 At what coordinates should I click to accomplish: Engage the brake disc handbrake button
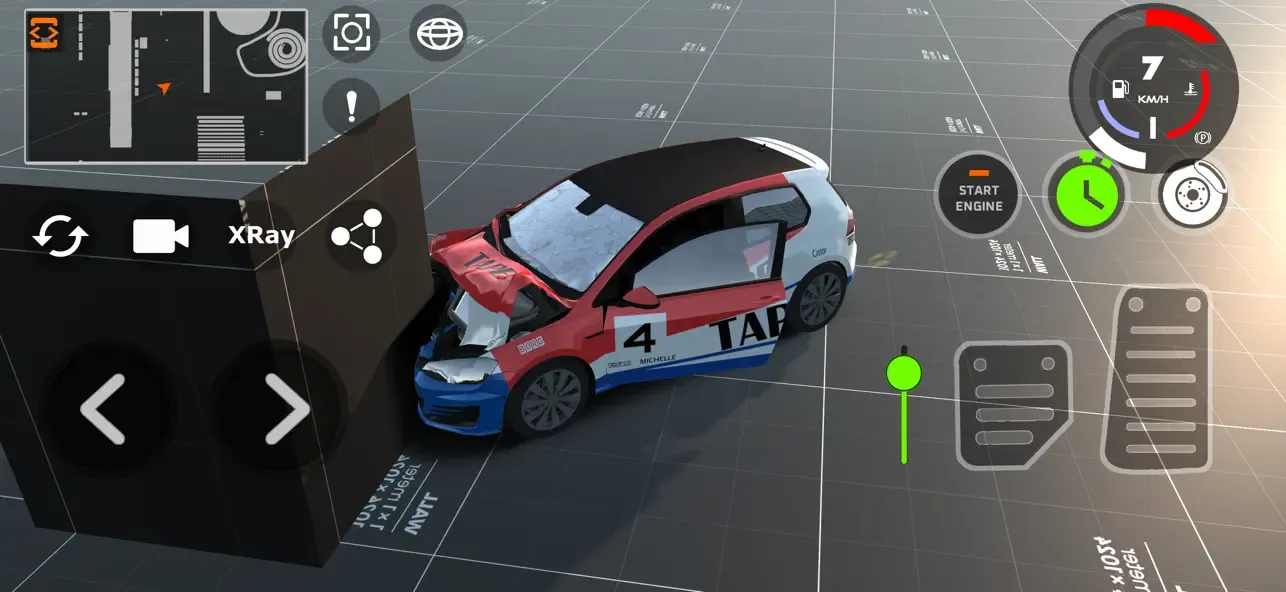(x=1194, y=194)
